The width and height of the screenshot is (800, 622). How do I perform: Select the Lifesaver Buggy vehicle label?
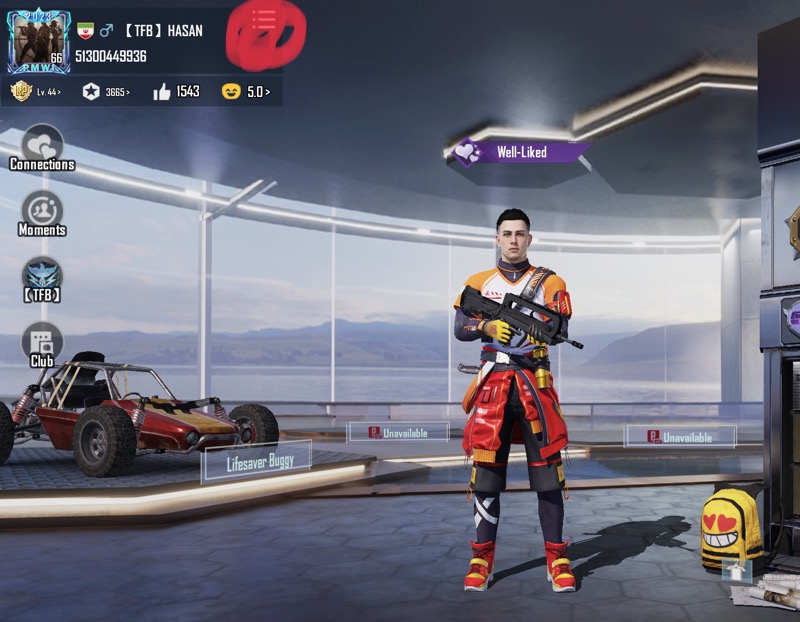(x=257, y=461)
